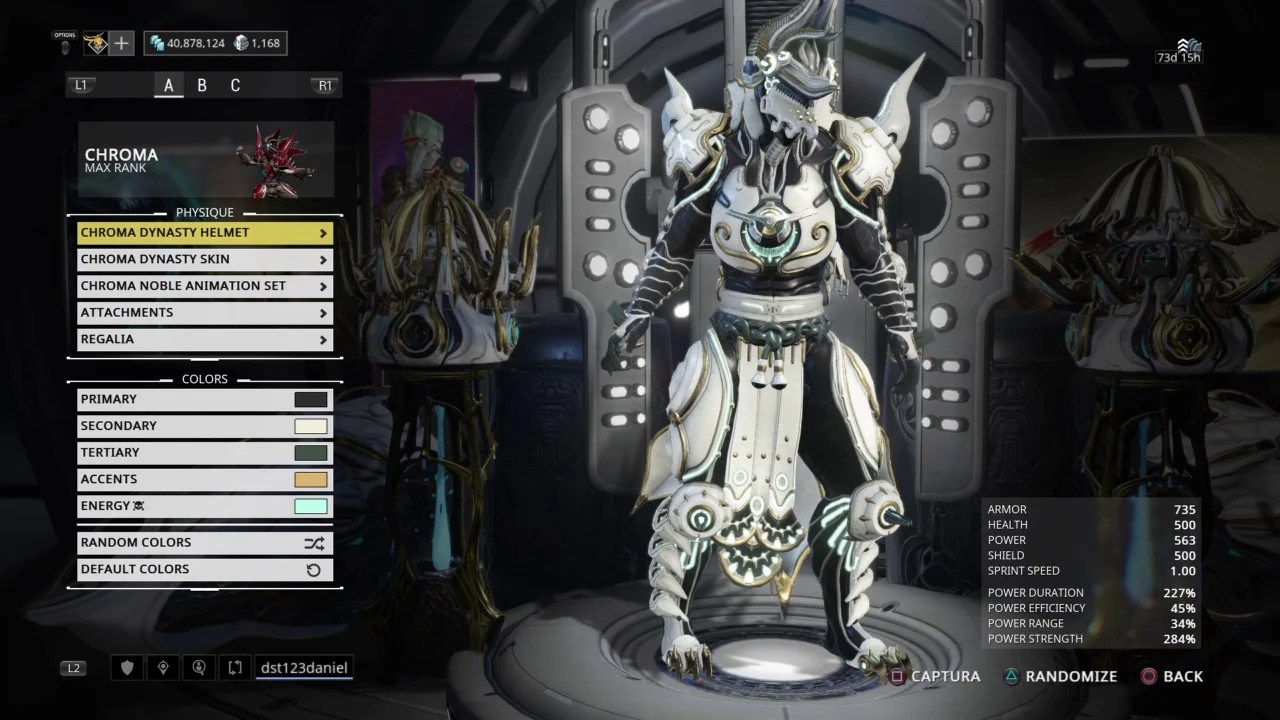Open the player profile glyph icon

(x=95, y=43)
